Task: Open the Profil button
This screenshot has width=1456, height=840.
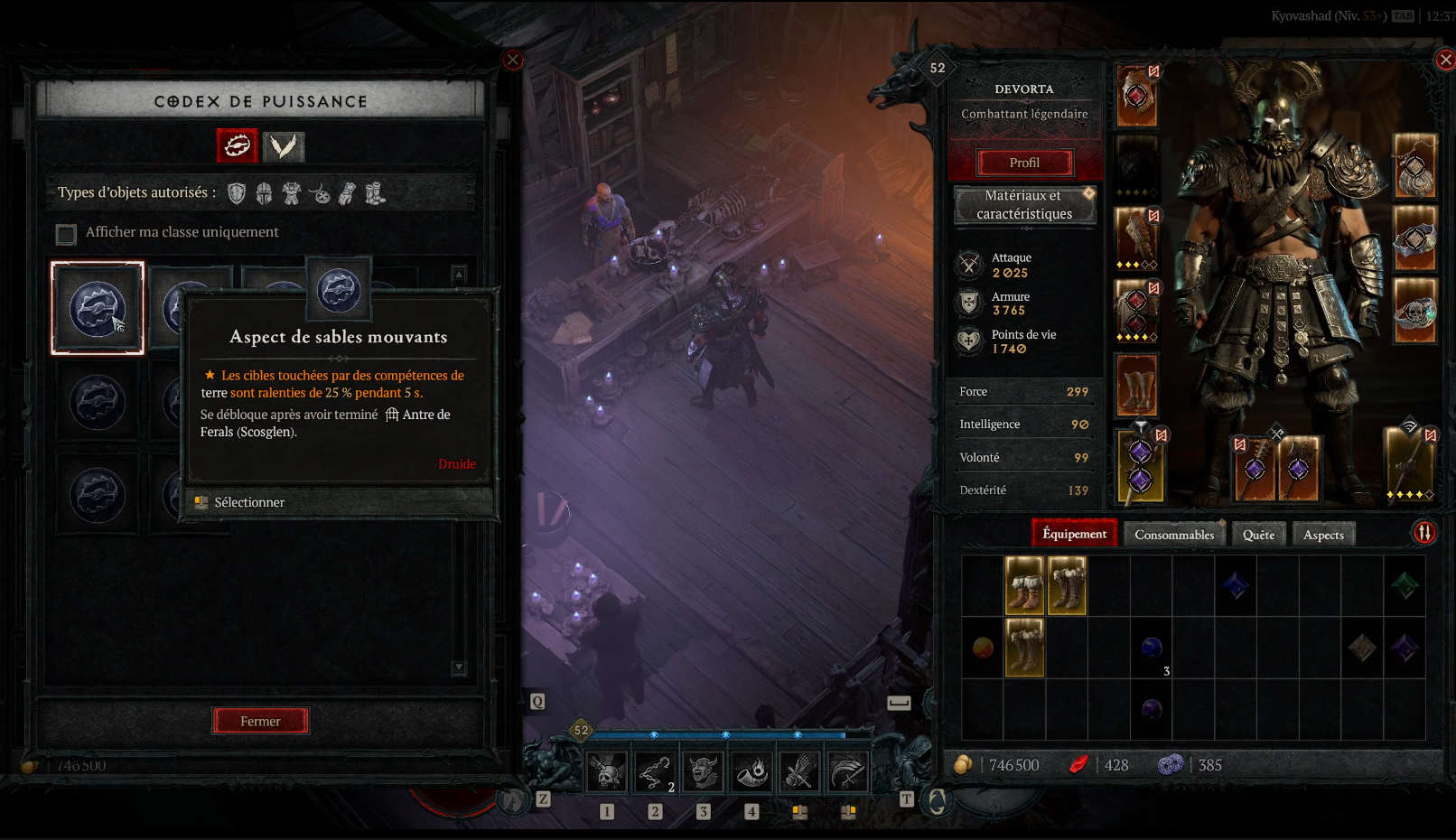Action: pyautogui.click(x=1024, y=163)
